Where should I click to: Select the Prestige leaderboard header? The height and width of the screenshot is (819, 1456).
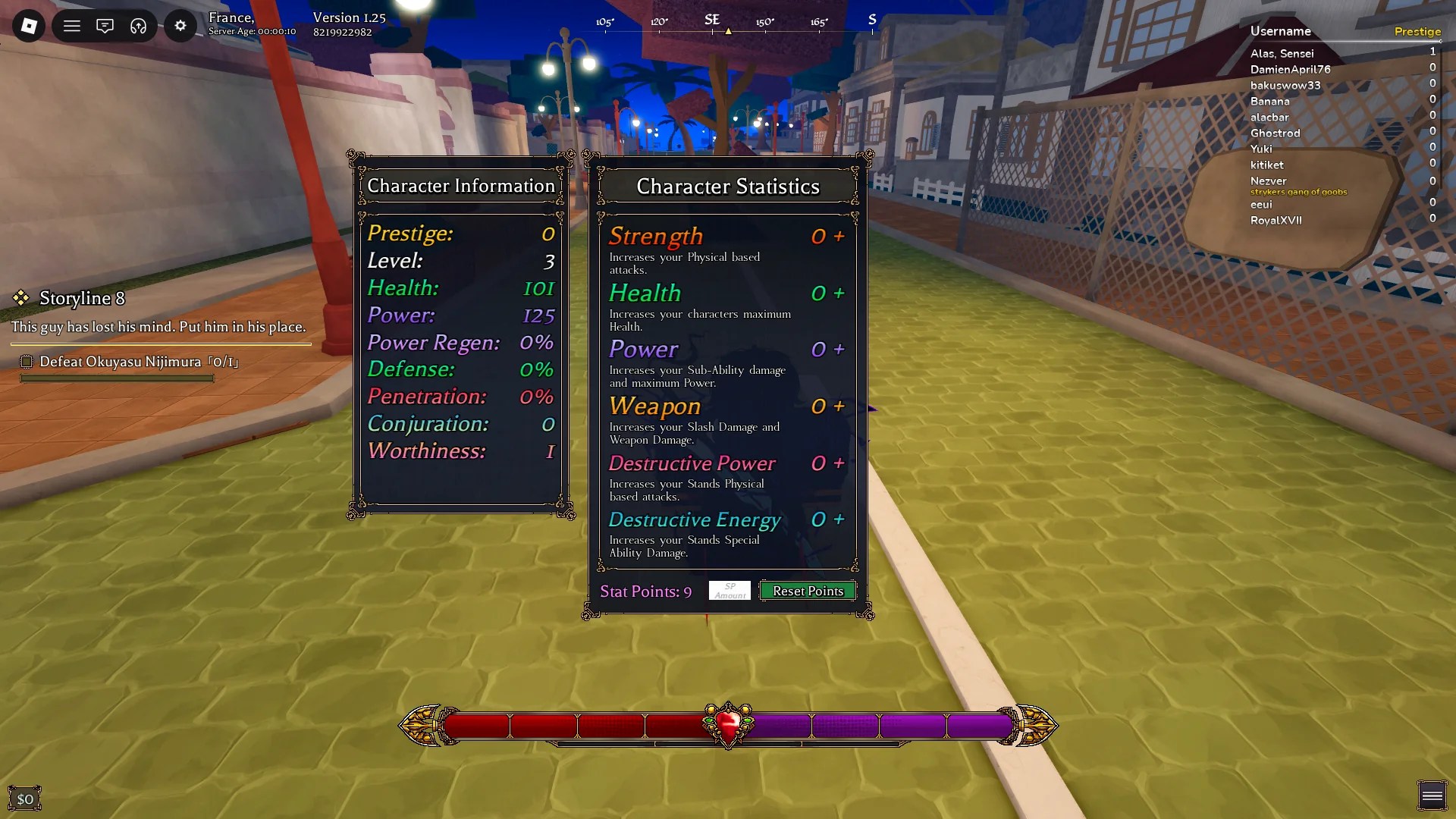tap(1417, 31)
